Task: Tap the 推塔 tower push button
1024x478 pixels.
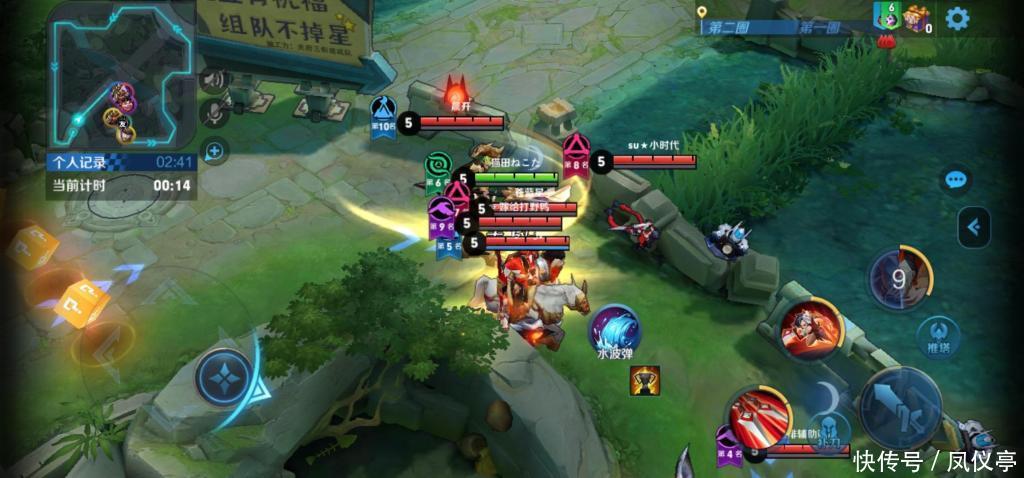Action: click(940, 332)
